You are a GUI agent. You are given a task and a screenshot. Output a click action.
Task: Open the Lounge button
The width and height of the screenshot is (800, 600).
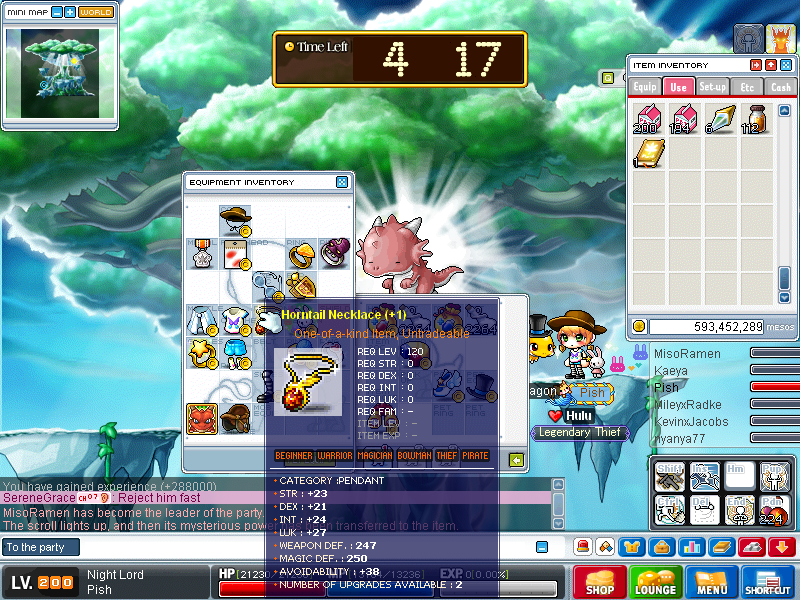point(656,582)
